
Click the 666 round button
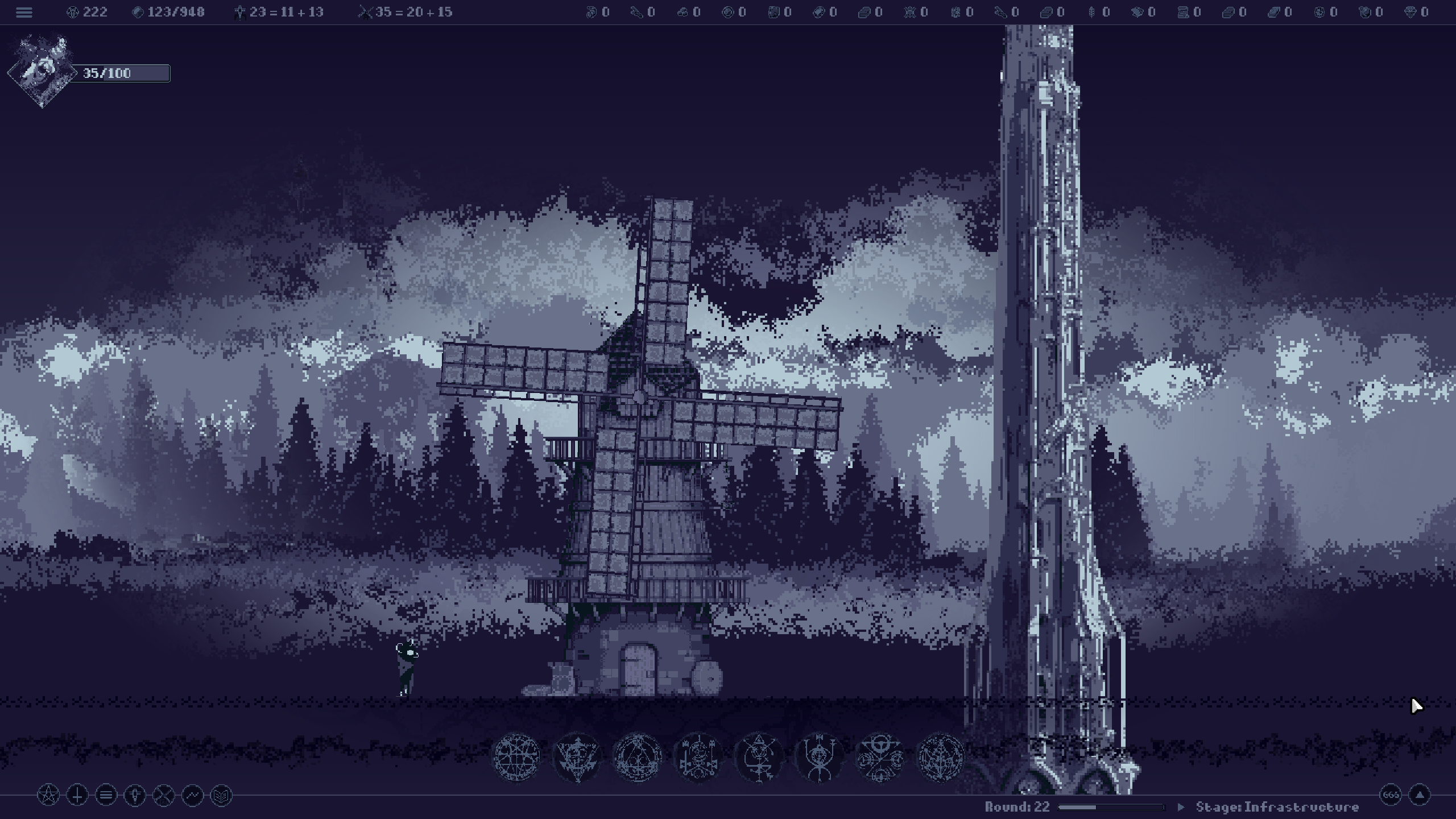pyautogui.click(x=1391, y=795)
